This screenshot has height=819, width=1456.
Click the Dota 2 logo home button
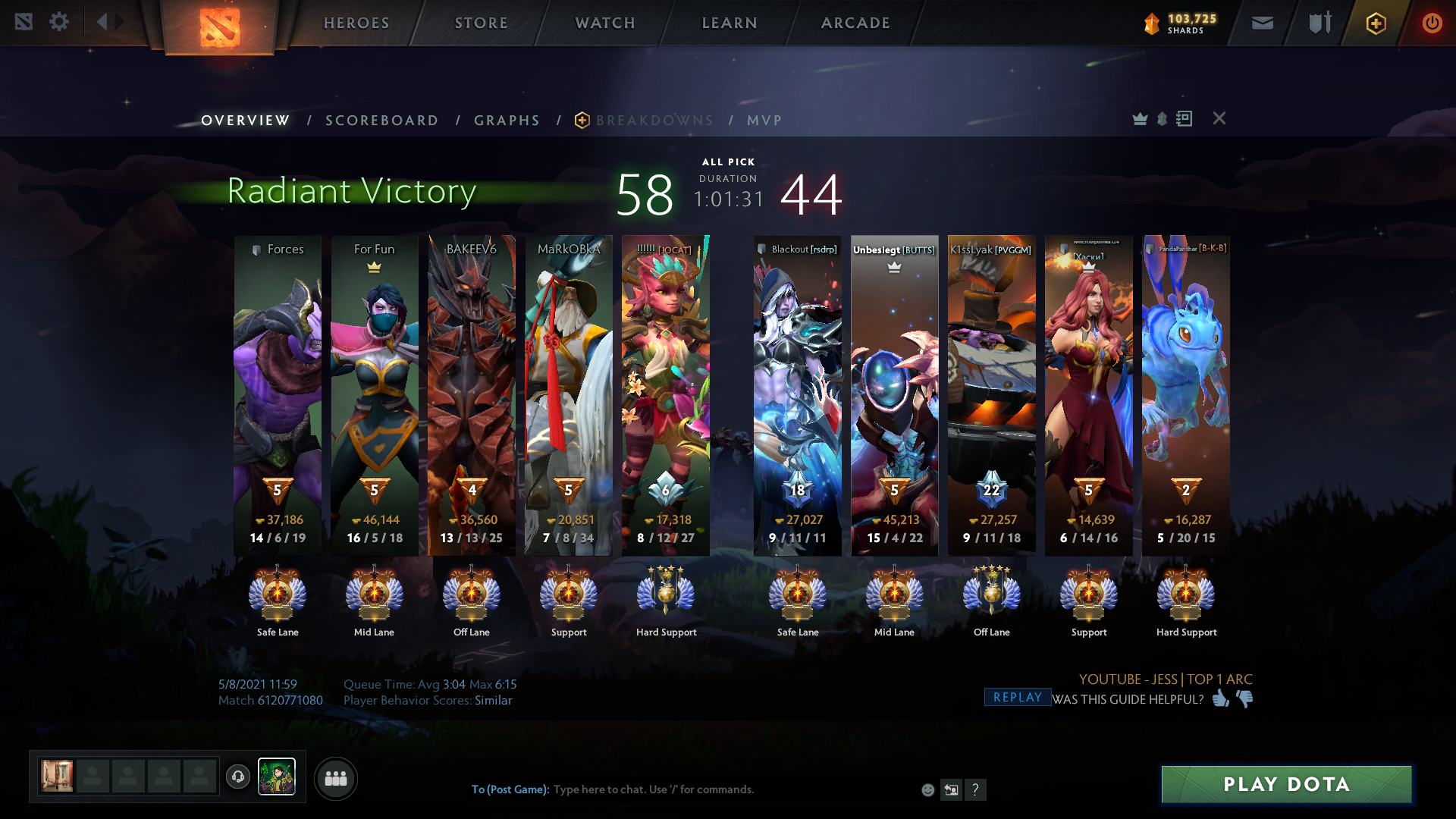(x=220, y=27)
